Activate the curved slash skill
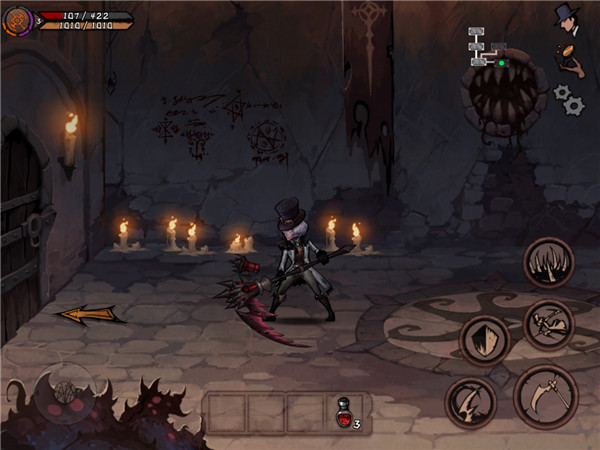Screen dimensions: 600x450 pos(469,403)
